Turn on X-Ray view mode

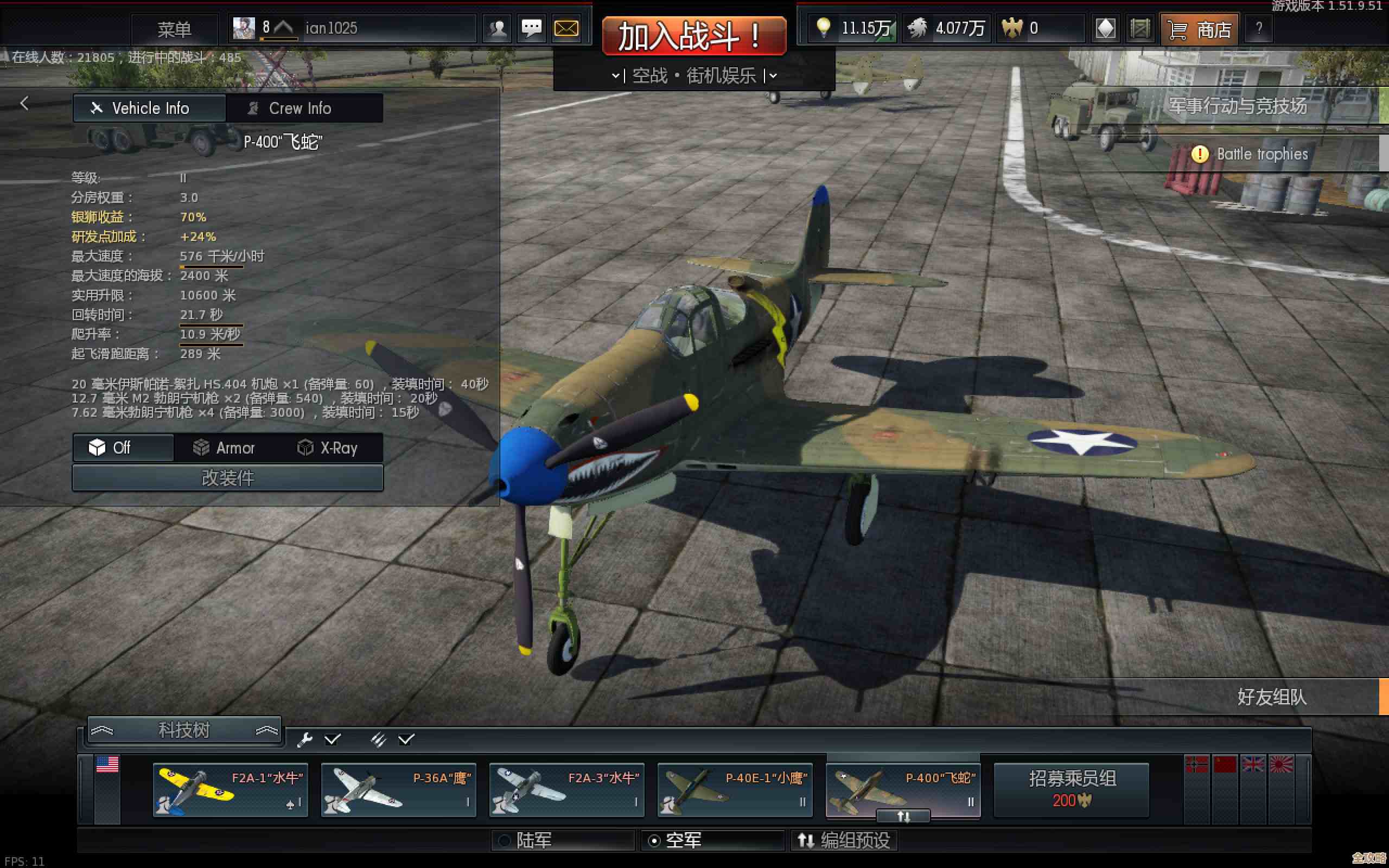point(328,448)
